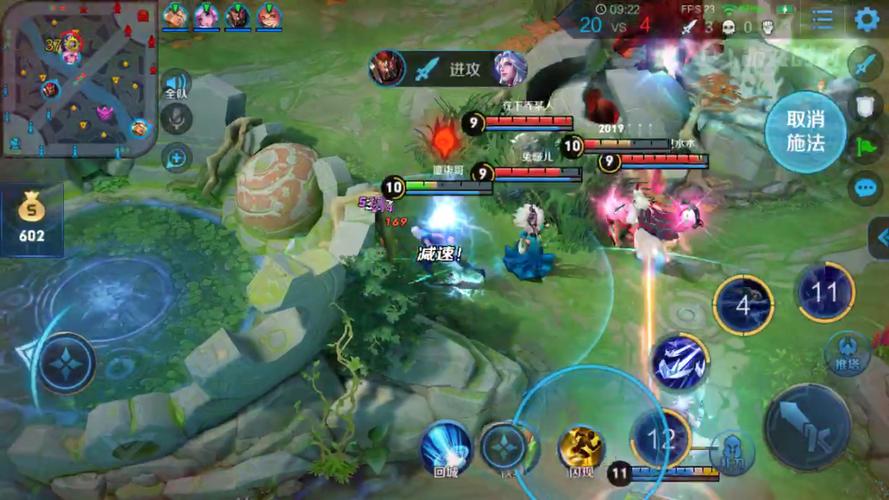This screenshot has width=889, height=500.
Task: Open the gear settings menu
Action: coord(866,18)
